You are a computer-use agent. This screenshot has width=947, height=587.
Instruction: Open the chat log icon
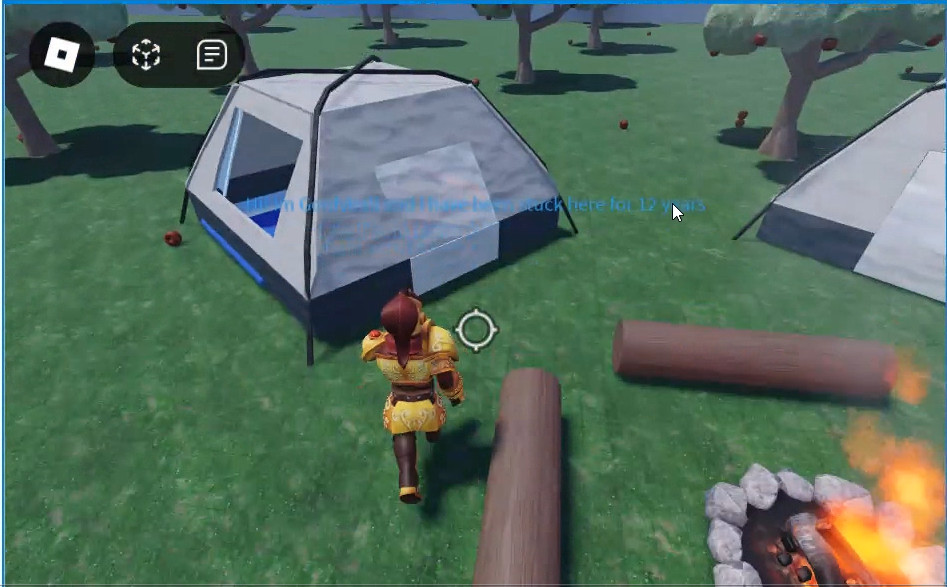(211, 55)
